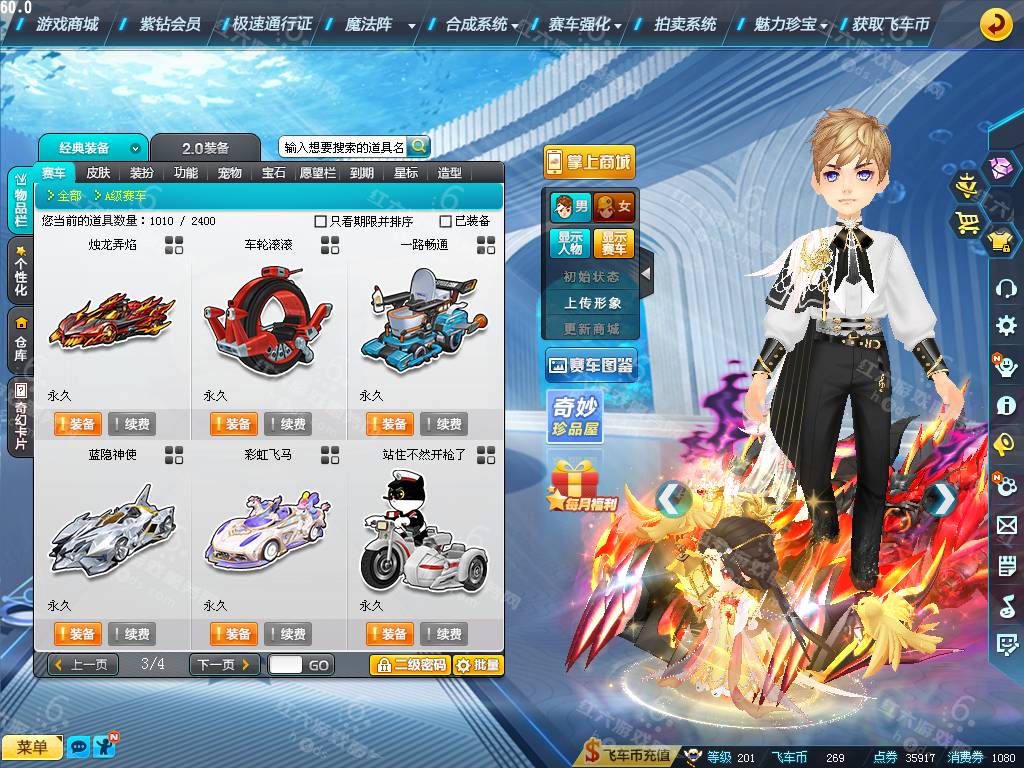Select the 女 female character option
This screenshot has height=768, width=1024.
click(x=614, y=207)
